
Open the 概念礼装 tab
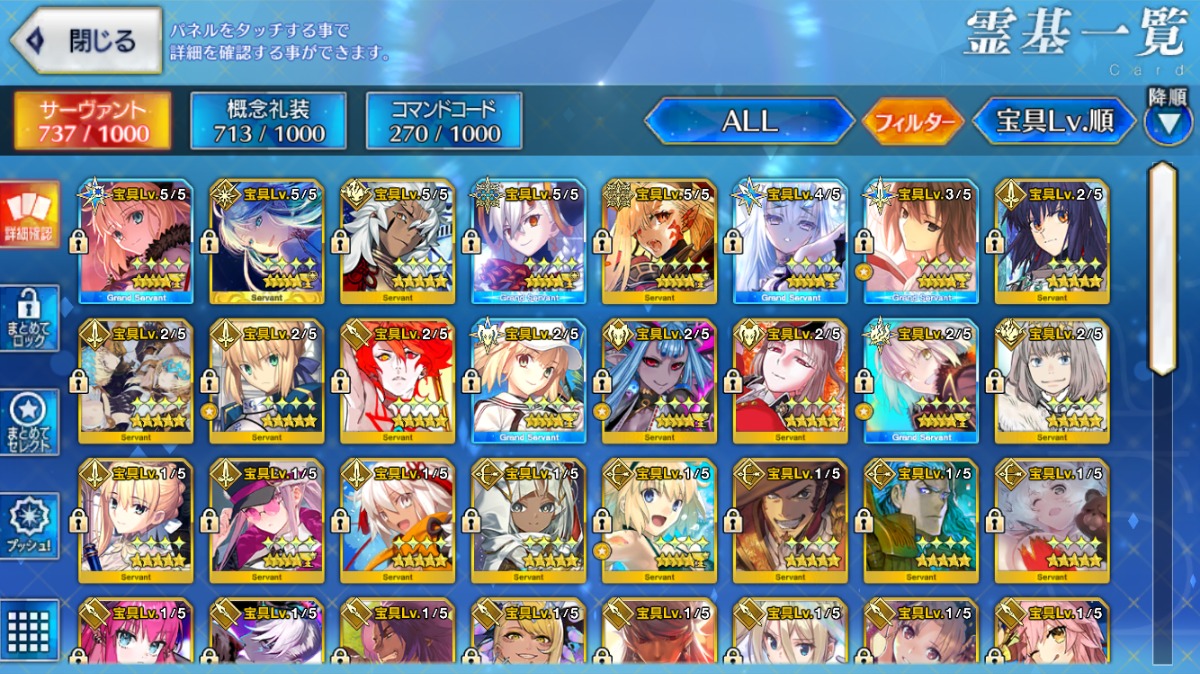pyautogui.click(x=268, y=121)
